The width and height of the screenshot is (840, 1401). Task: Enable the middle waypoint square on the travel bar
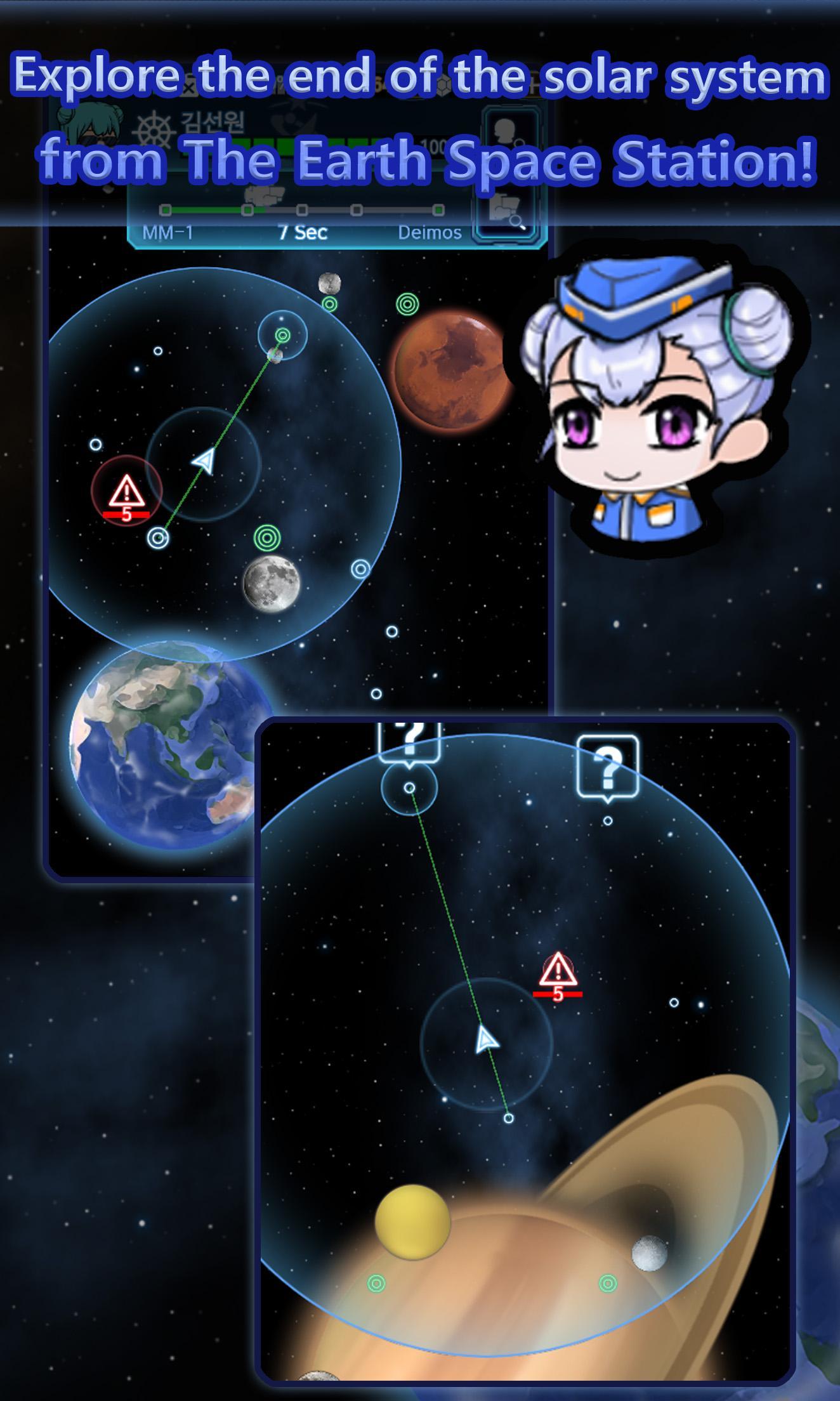point(301,210)
